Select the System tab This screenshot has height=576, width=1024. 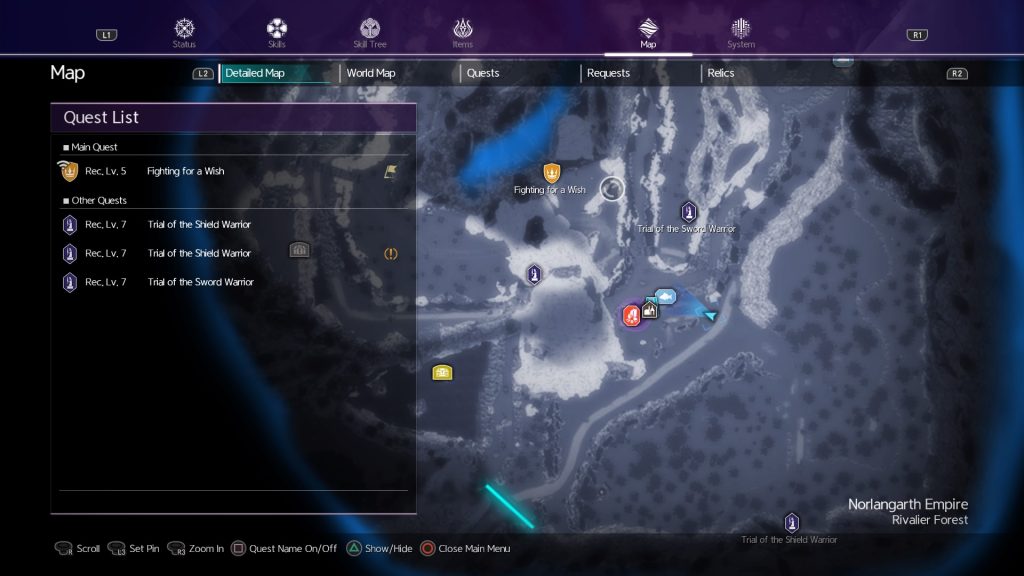(x=741, y=32)
